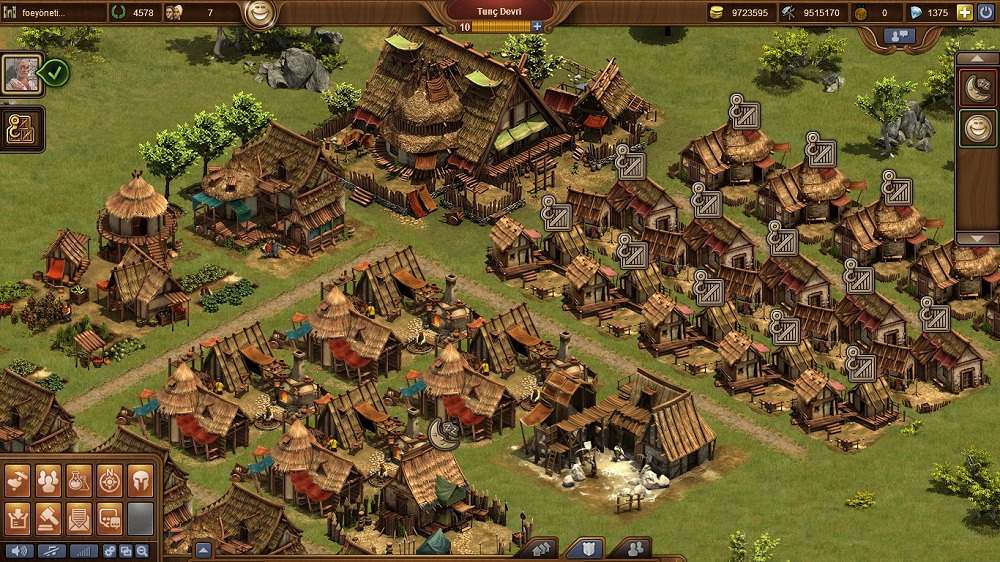1000x562 pixels.
Task: Switch to the neighbors houses tab
Action: (x=539, y=549)
